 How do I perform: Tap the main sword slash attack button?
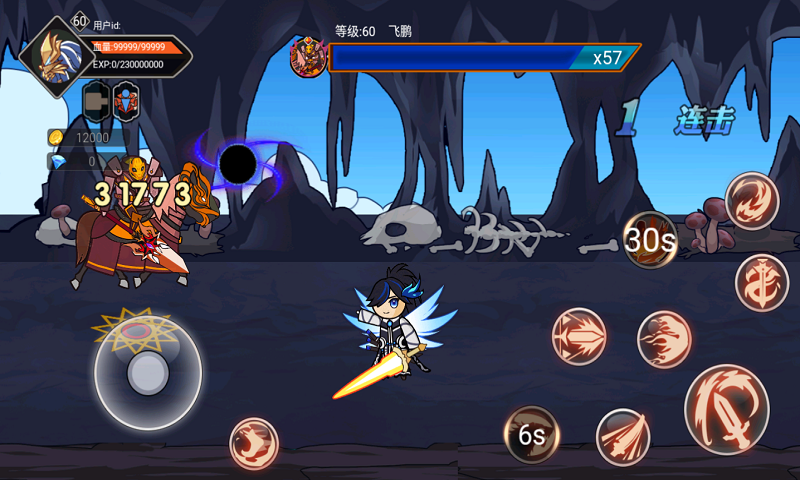tap(727, 409)
